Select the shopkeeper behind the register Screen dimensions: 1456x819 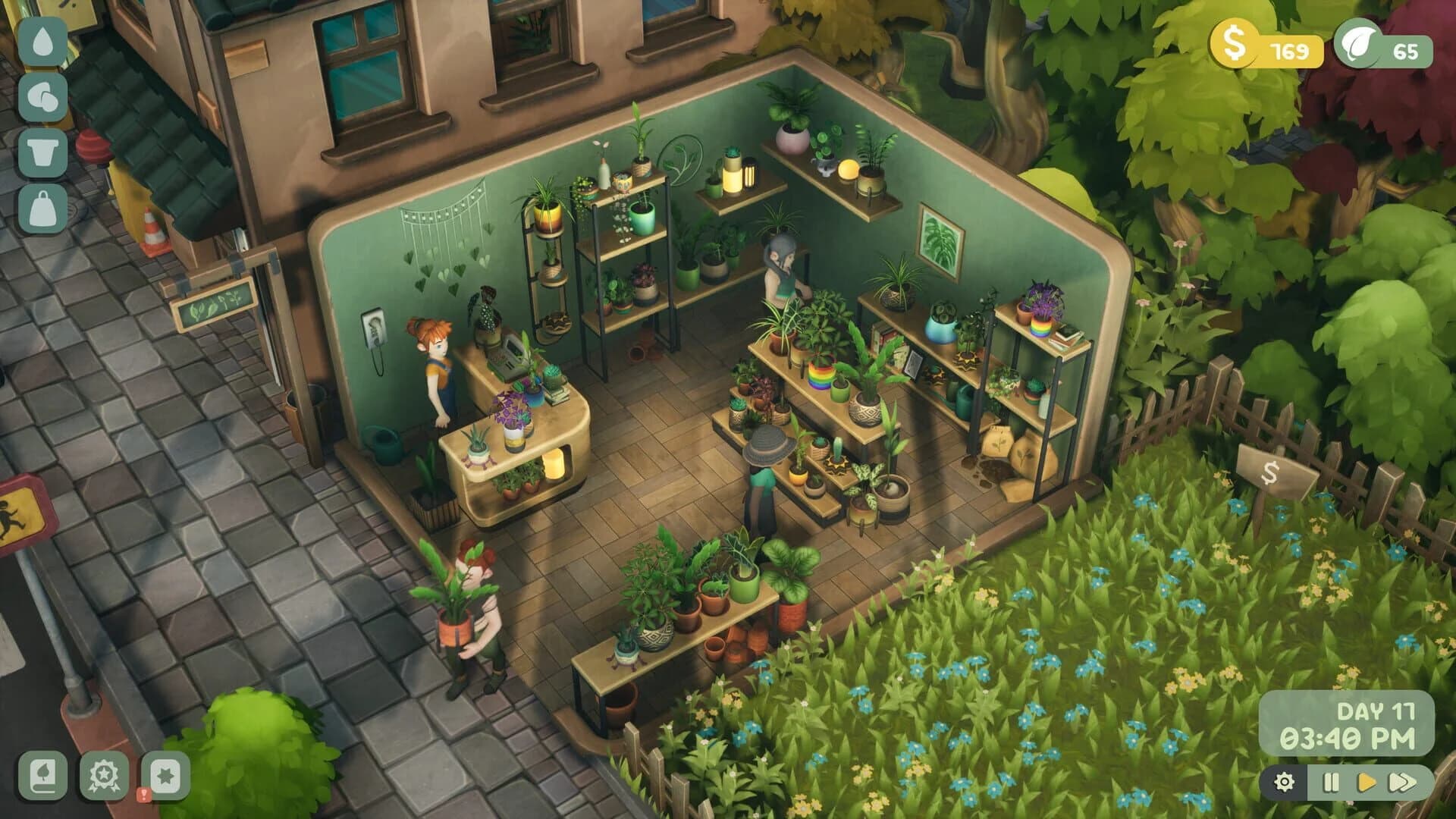438,366
